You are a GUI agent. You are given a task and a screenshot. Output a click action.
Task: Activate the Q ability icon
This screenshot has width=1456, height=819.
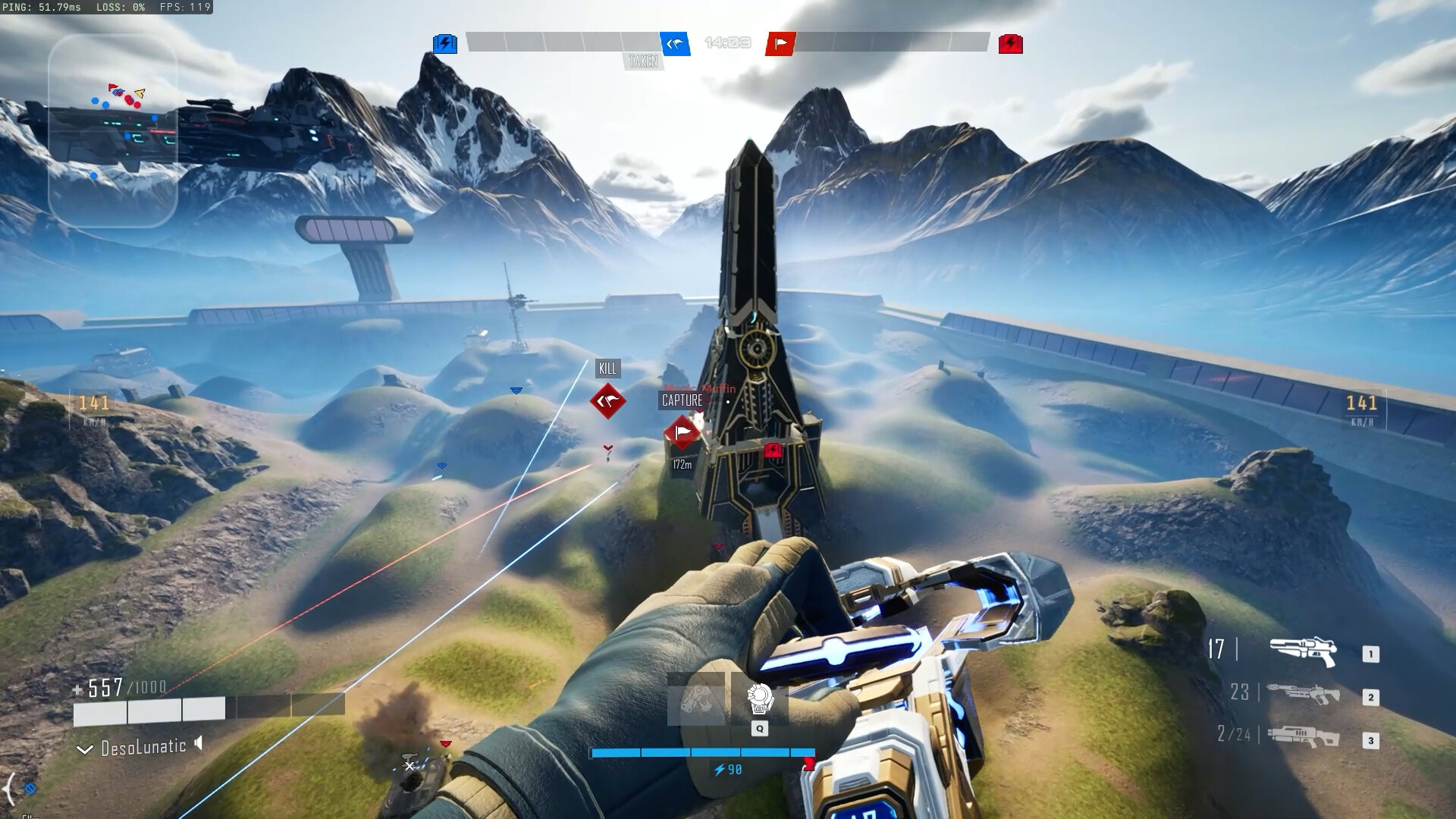coord(759,699)
